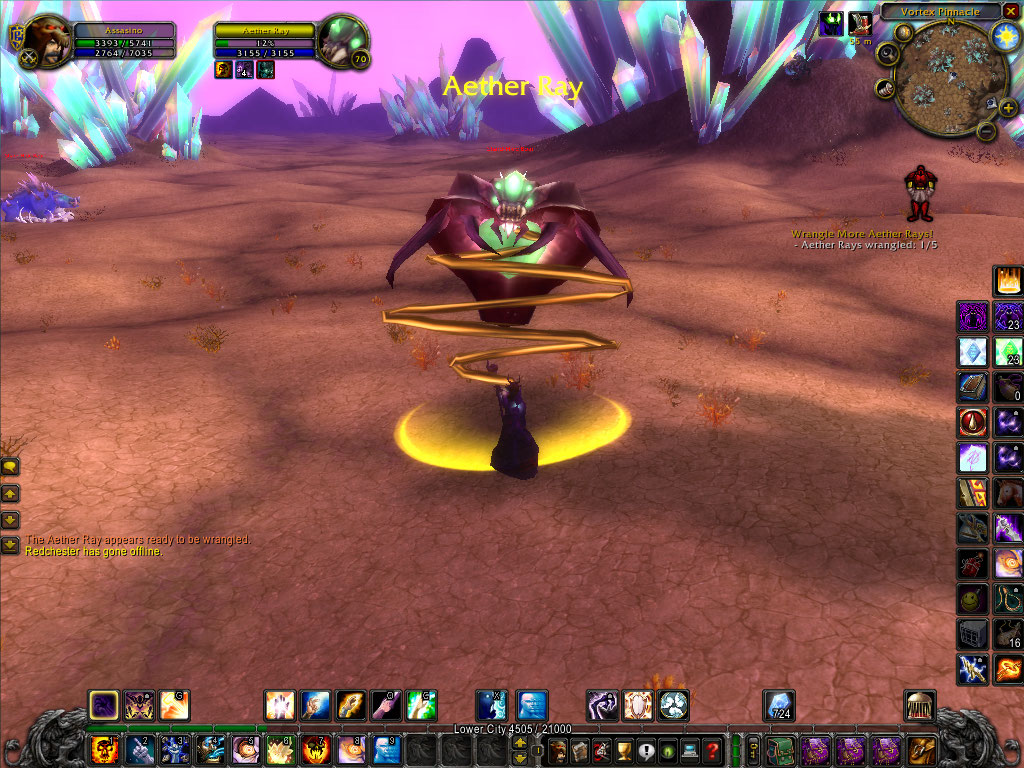This screenshot has height=768, width=1024.
Task: Toggle the minimap tracking magnifier icon
Action: (886, 55)
